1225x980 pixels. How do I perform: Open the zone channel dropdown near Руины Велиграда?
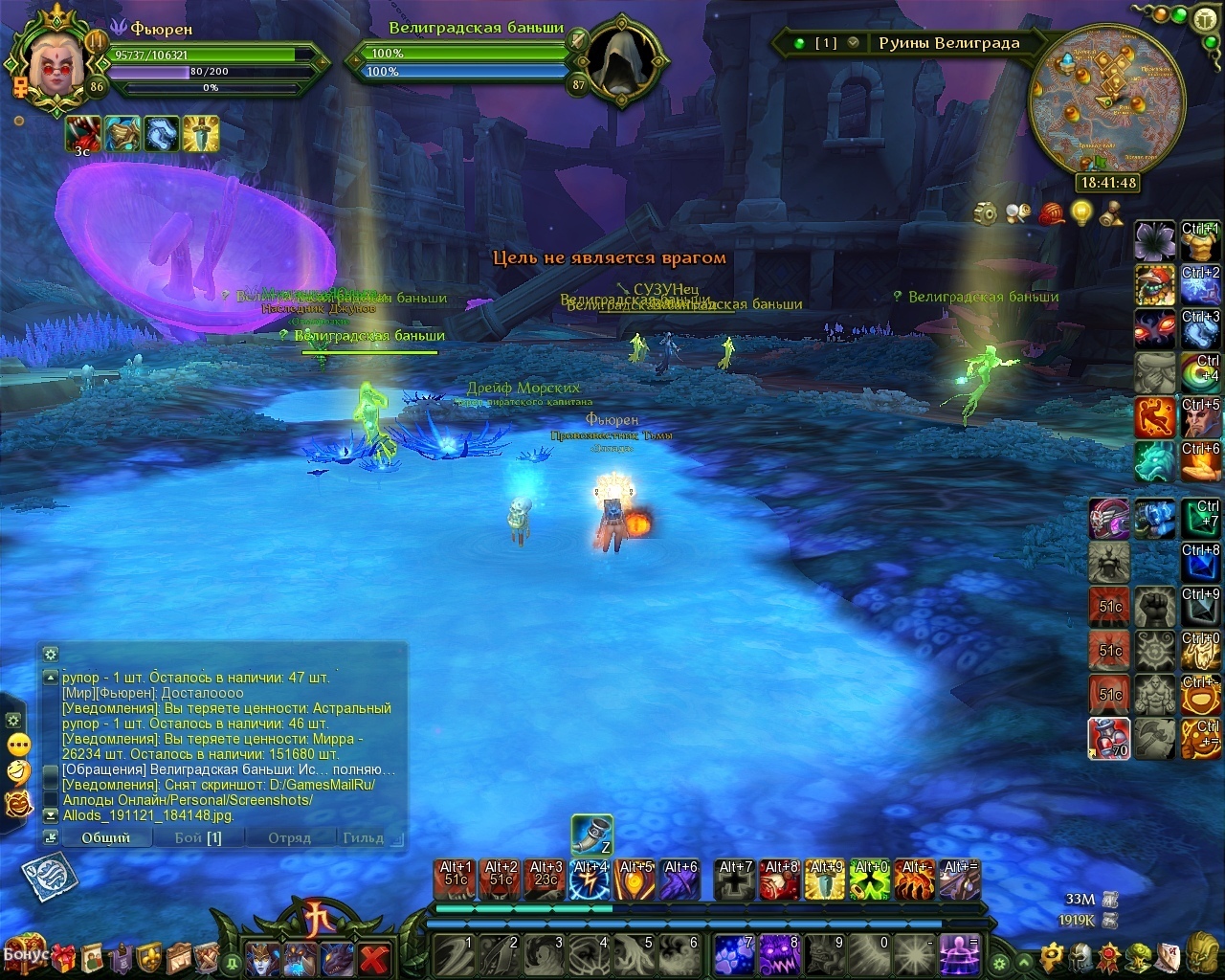click(853, 43)
